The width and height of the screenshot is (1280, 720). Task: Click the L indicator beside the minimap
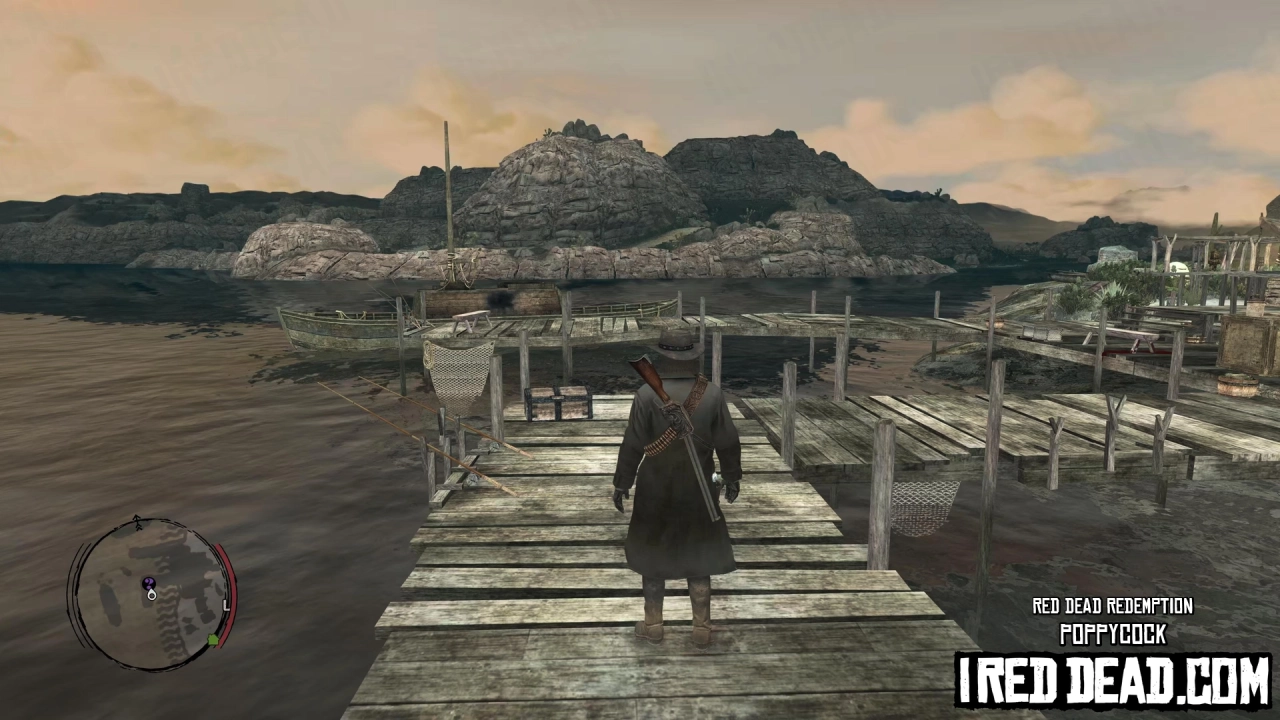(226, 606)
